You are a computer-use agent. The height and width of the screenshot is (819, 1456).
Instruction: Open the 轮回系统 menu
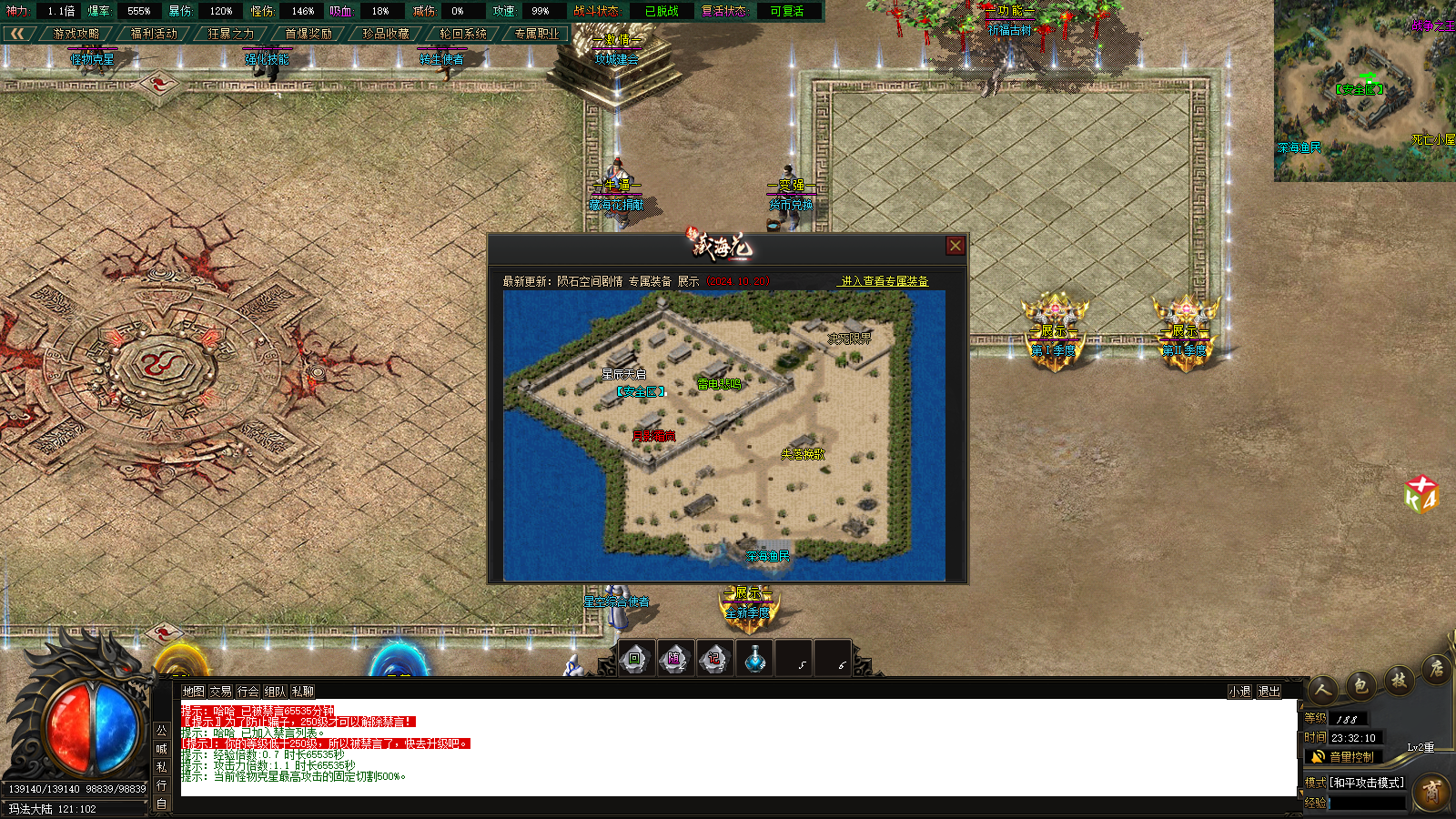tap(463, 34)
